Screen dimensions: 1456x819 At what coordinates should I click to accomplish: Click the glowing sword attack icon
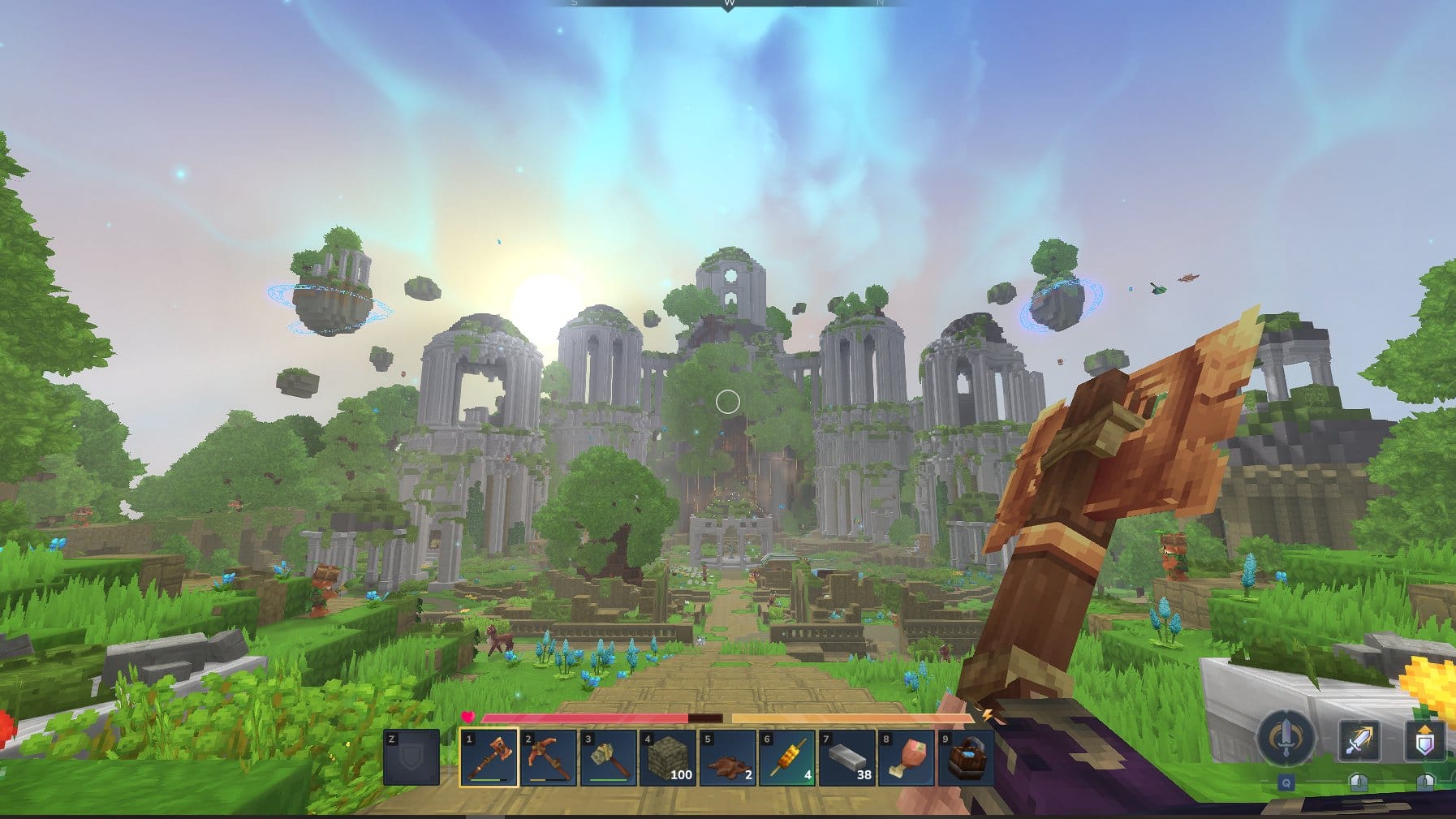coord(1359,740)
